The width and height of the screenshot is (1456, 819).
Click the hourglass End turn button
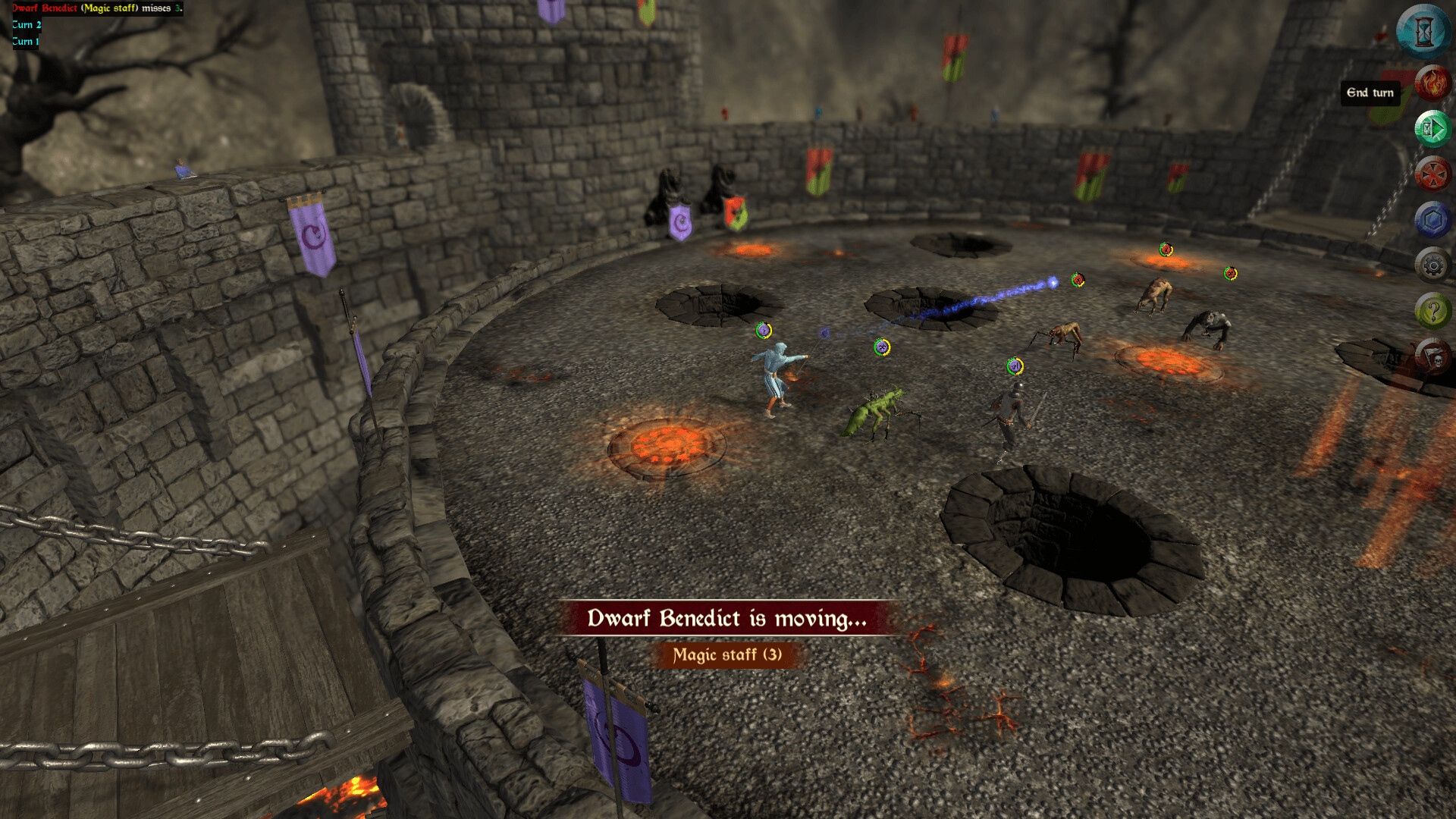tap(1423, 32)
